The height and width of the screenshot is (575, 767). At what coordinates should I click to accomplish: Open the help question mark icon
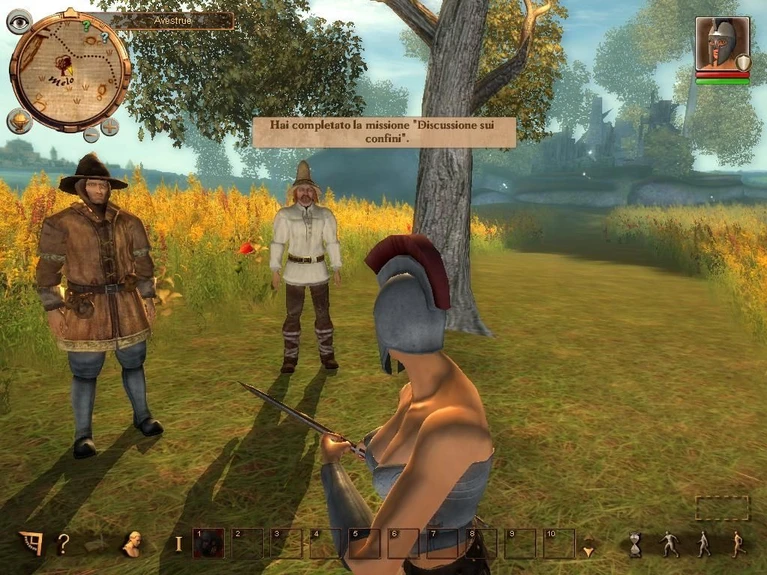click(63, 544)
